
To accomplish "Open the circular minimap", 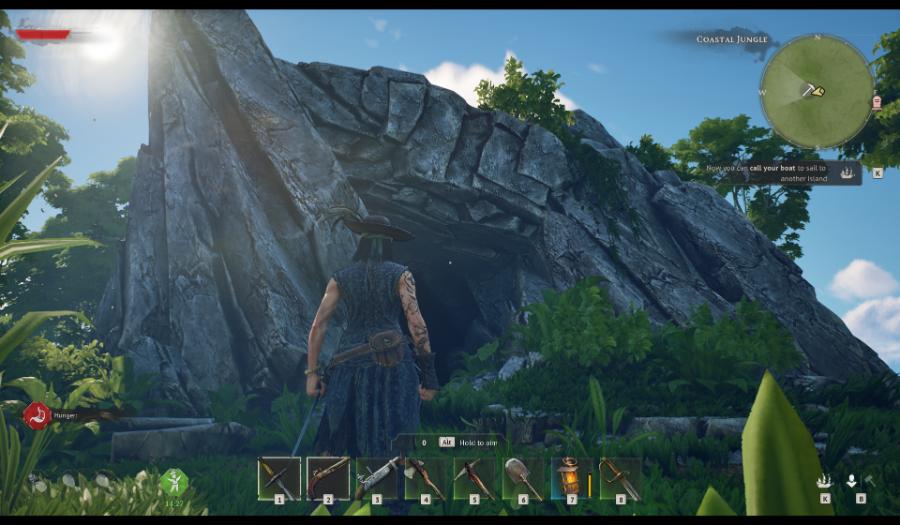I will [816, 91].
